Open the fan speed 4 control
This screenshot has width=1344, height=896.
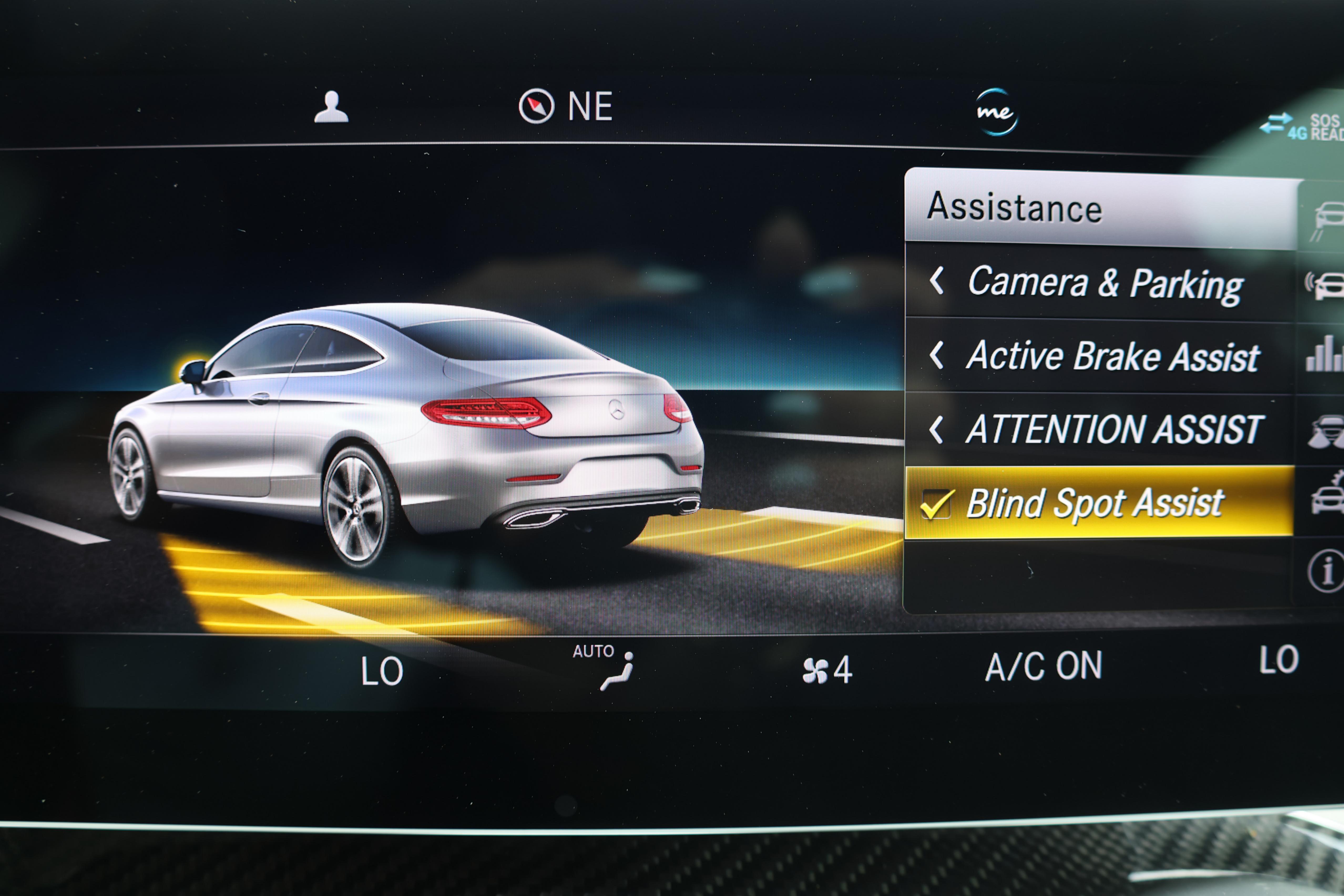click(x=827, y=670)
